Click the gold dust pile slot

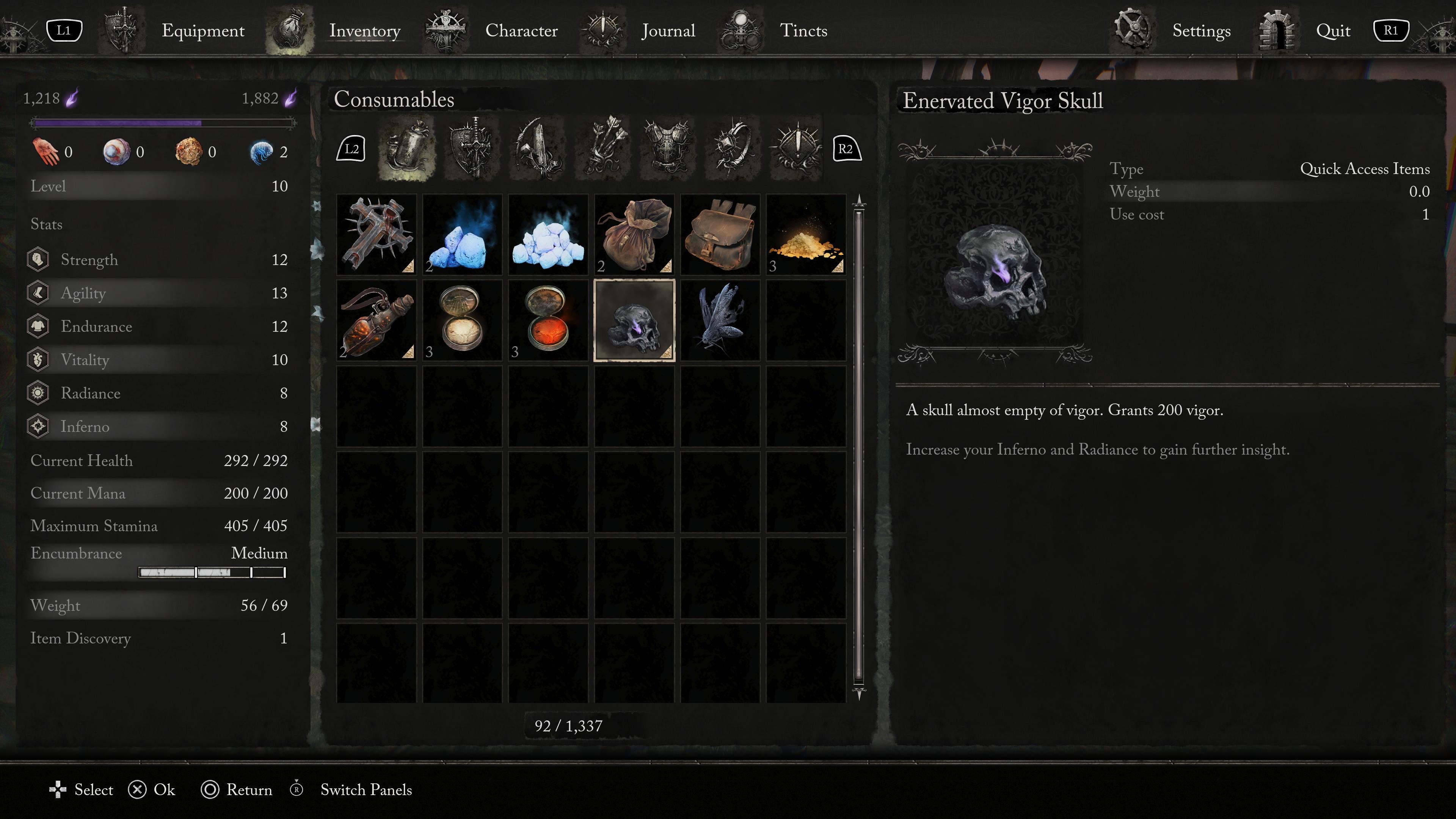pyautogui.click(x=805, y=235)
